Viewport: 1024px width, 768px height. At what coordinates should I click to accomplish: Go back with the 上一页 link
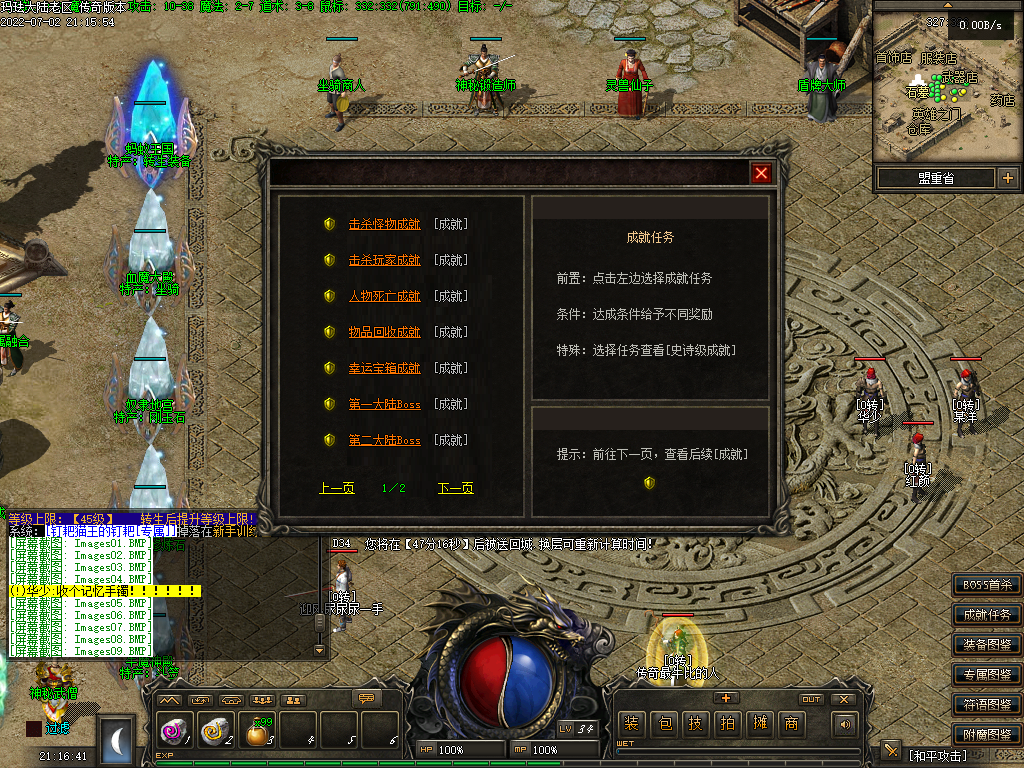(337, 488)
